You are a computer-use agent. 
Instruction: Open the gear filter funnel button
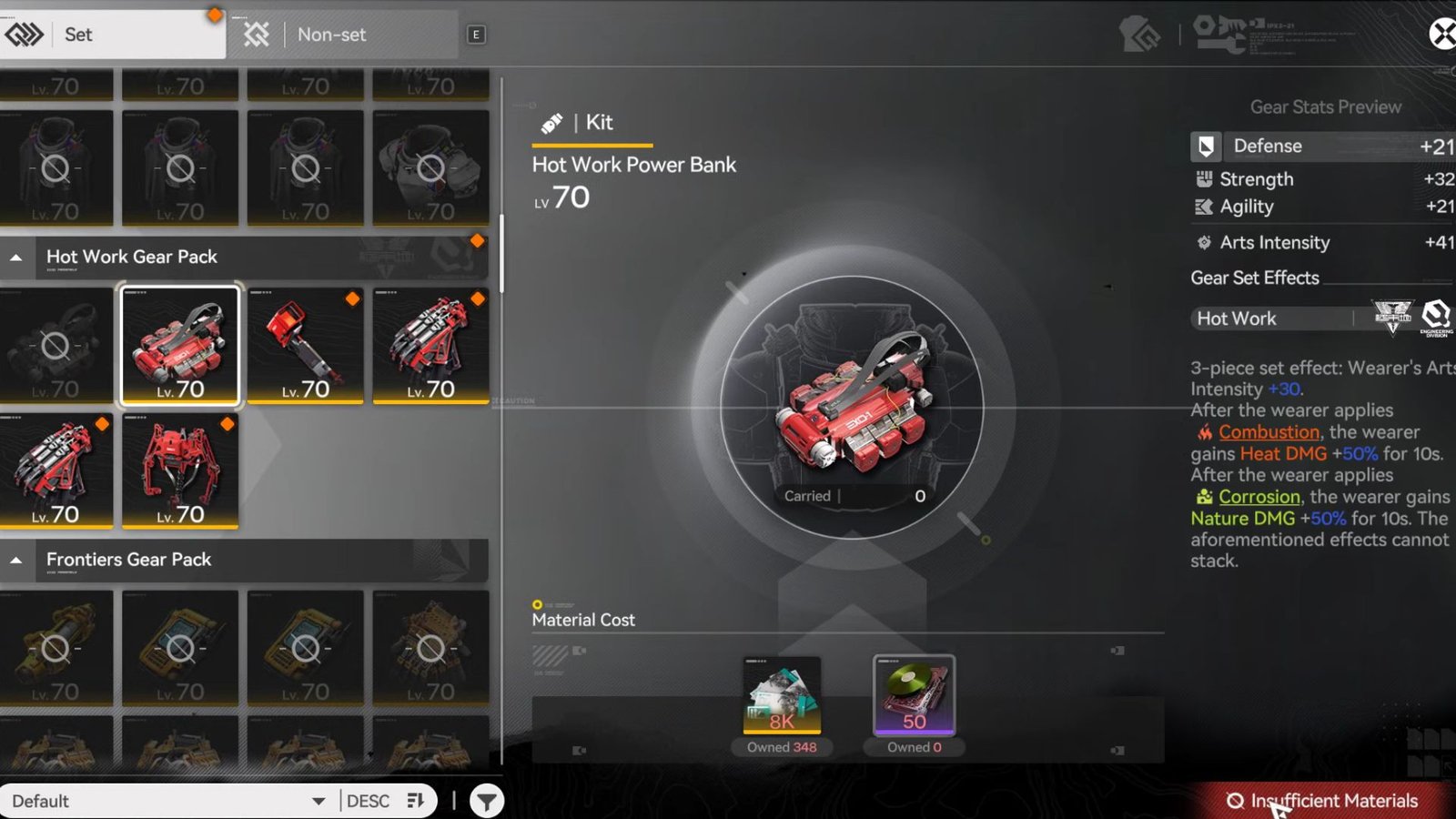pyautogui.click(x=487, y=801)
